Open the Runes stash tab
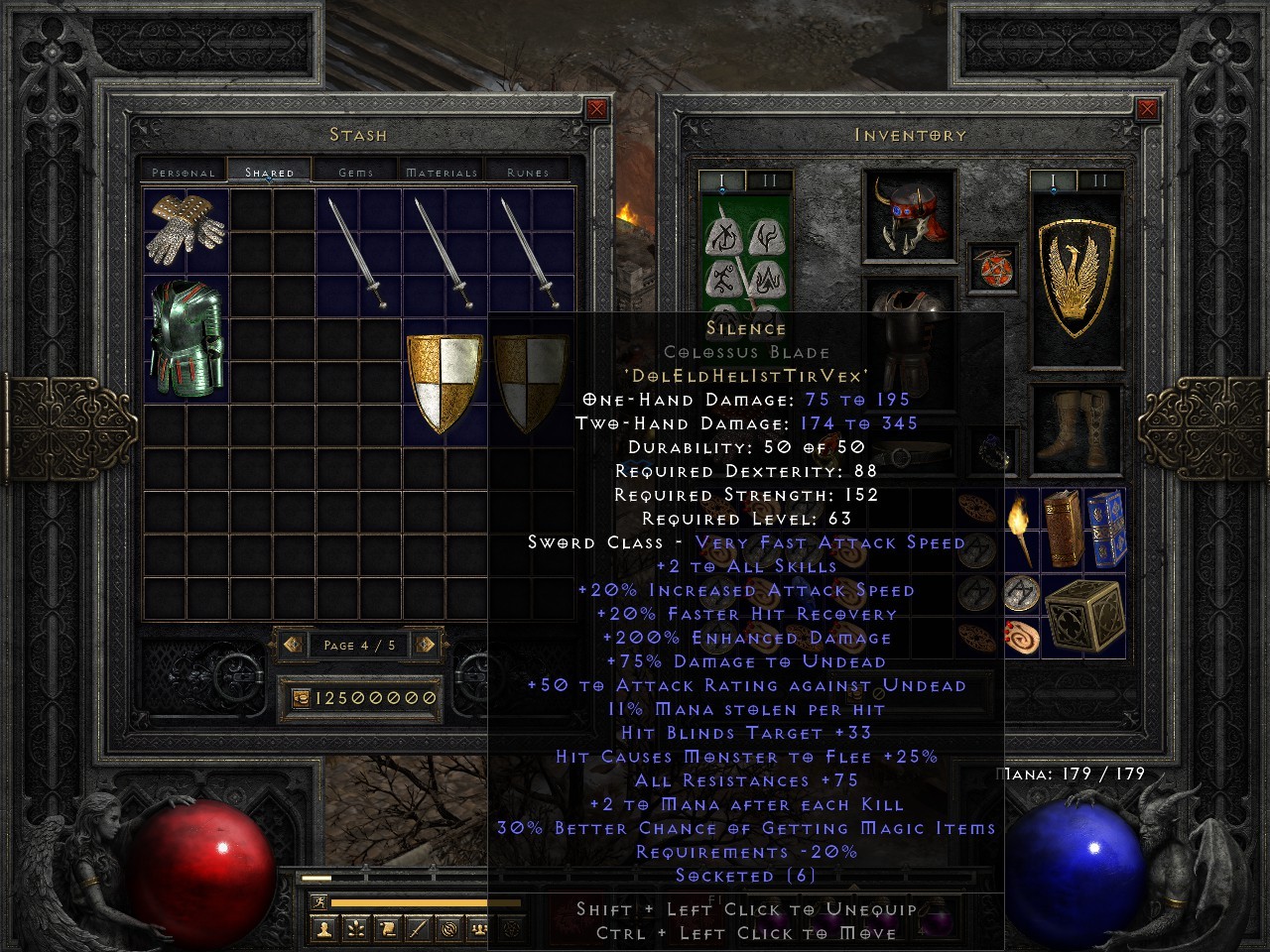 (x=526, y=171)
